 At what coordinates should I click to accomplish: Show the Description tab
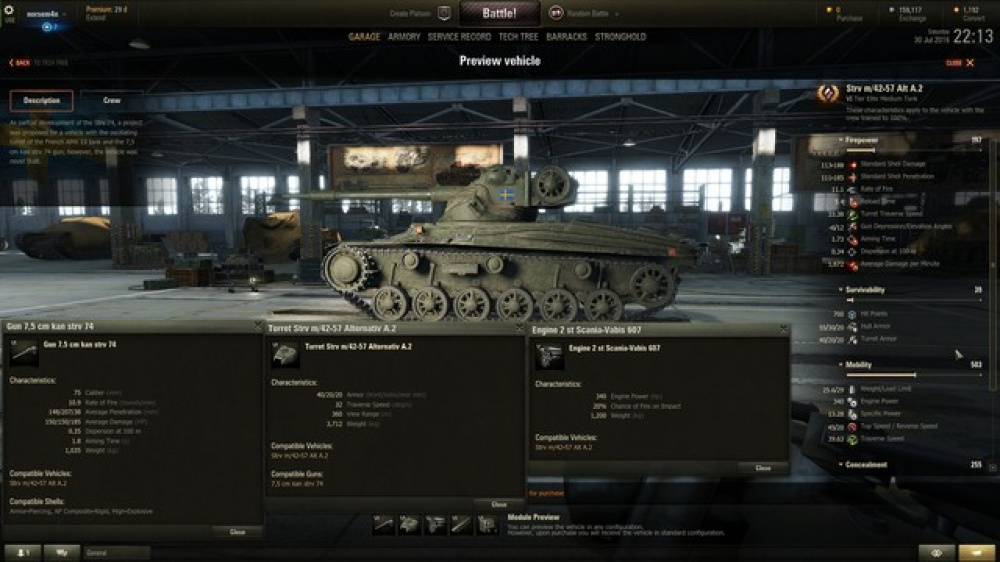(x=42, y=101)
